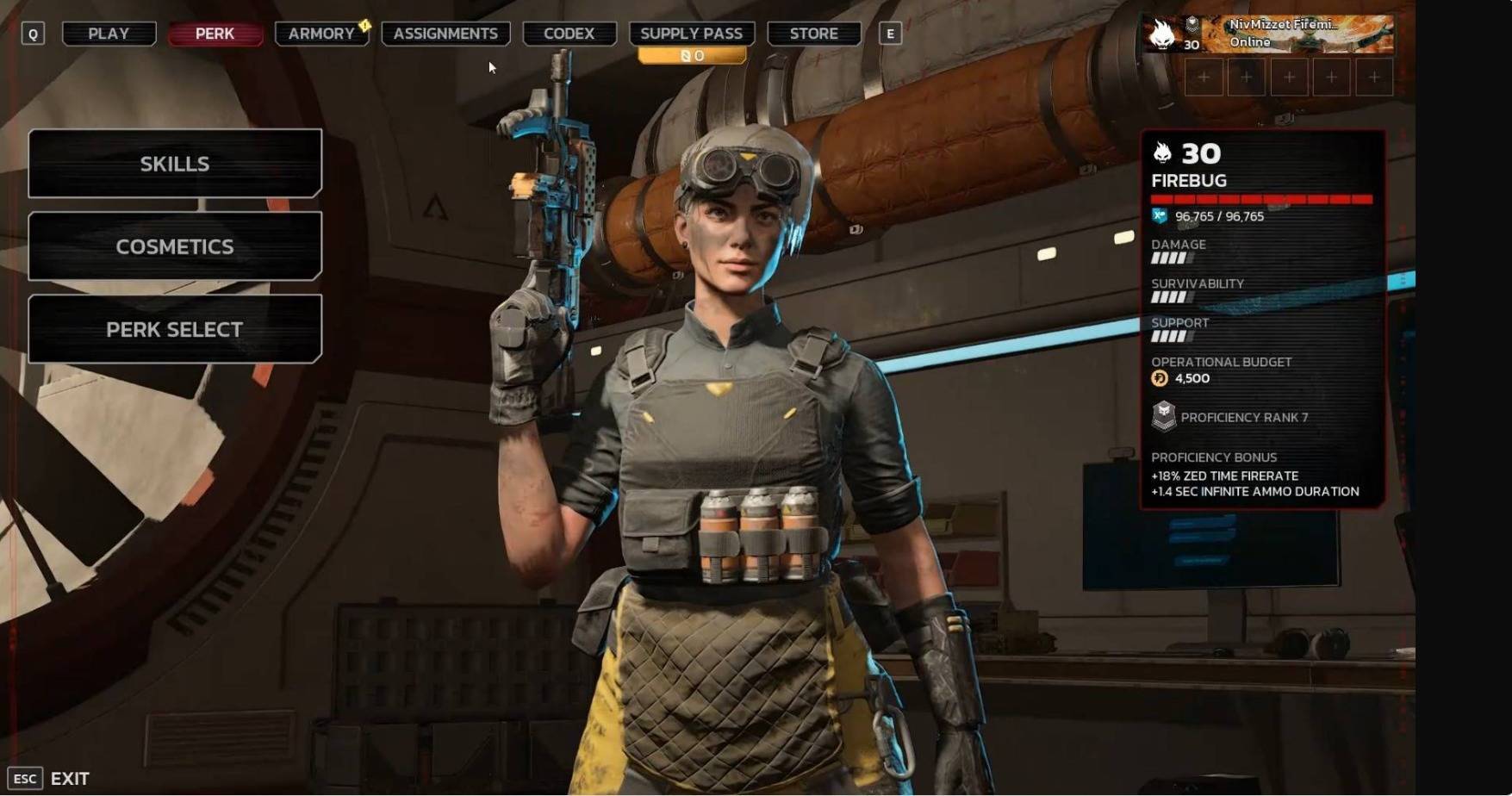Open the Skills menu
The width and height of the screenshot is (1512, 796).
[x=175, y=164]
